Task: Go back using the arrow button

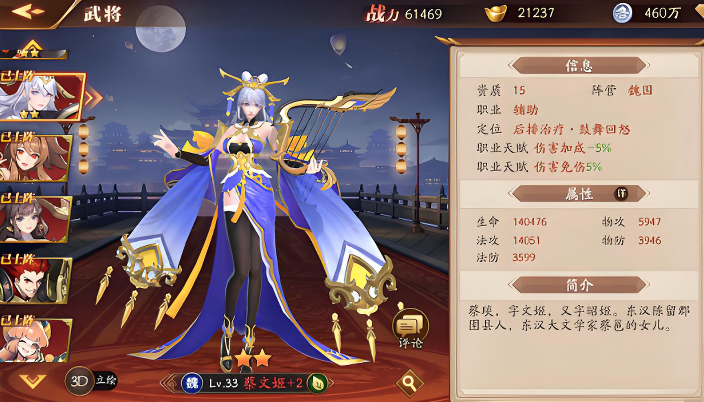Action: 28,13
